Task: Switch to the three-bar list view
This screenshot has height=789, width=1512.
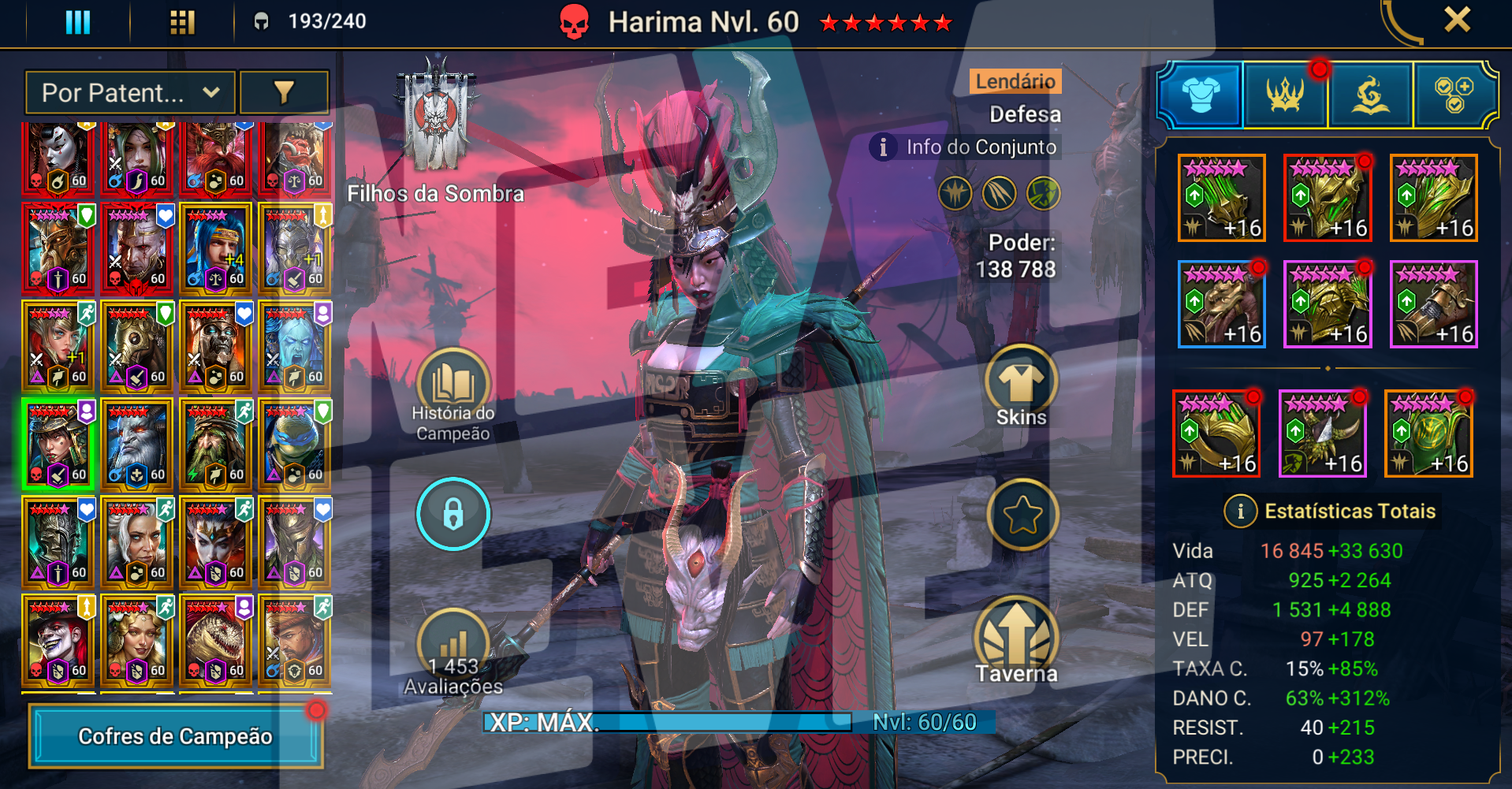Action: (x=77, y=22)
